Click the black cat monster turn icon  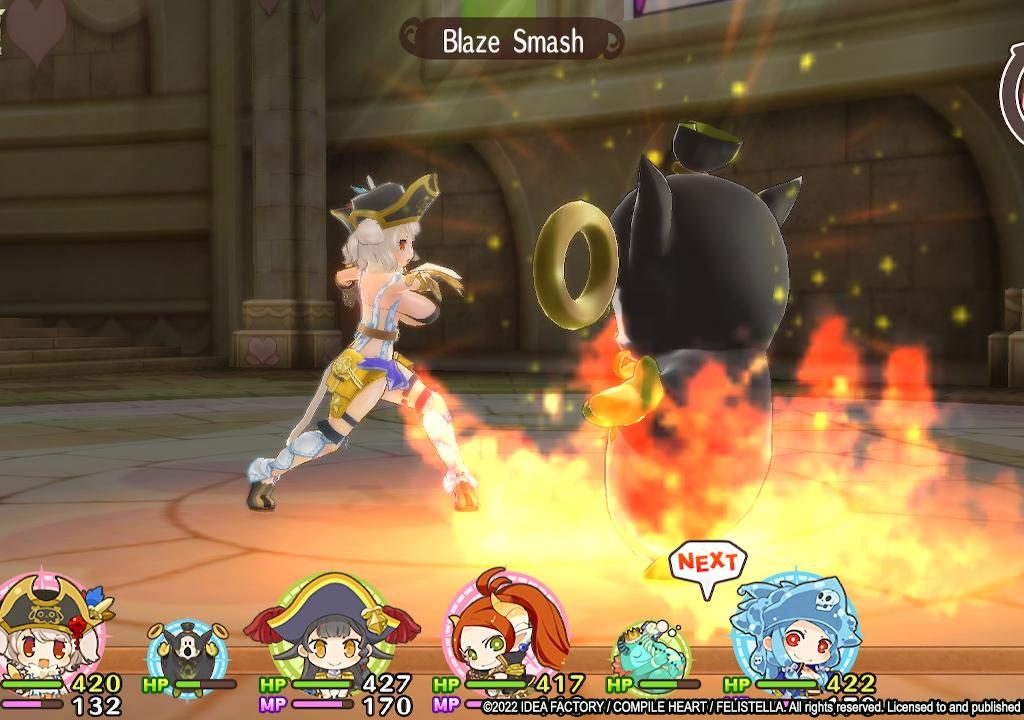(x=187, y=654)
